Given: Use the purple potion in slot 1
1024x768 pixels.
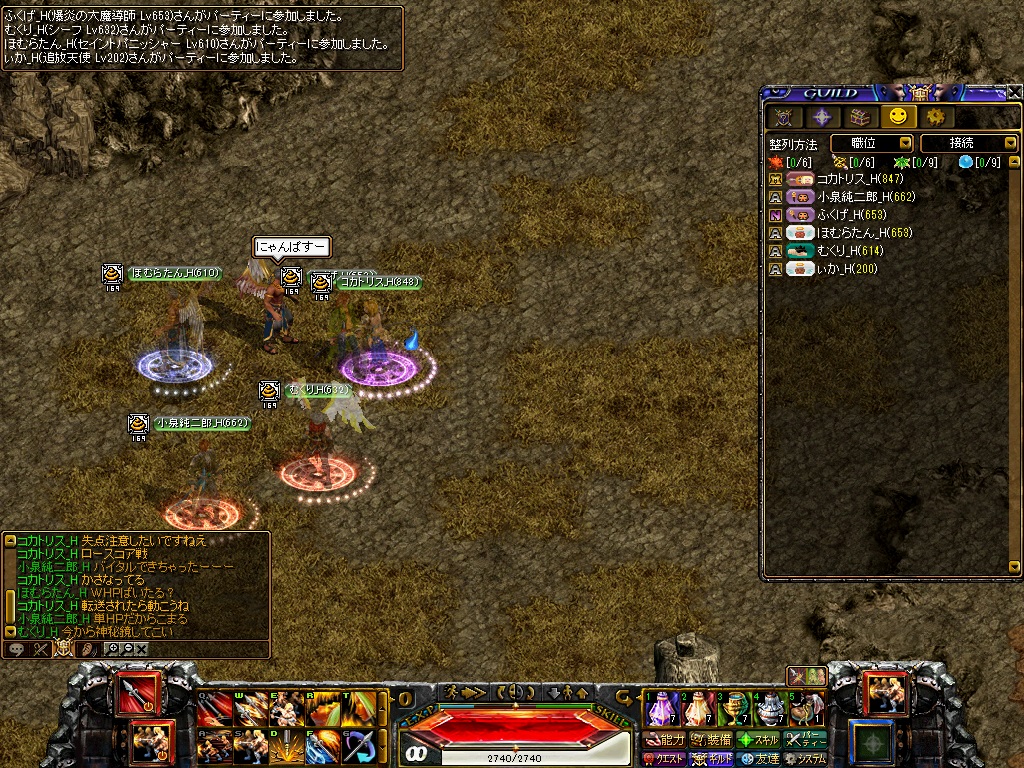Looking at the screenshot, I should [x=661, y=709].
